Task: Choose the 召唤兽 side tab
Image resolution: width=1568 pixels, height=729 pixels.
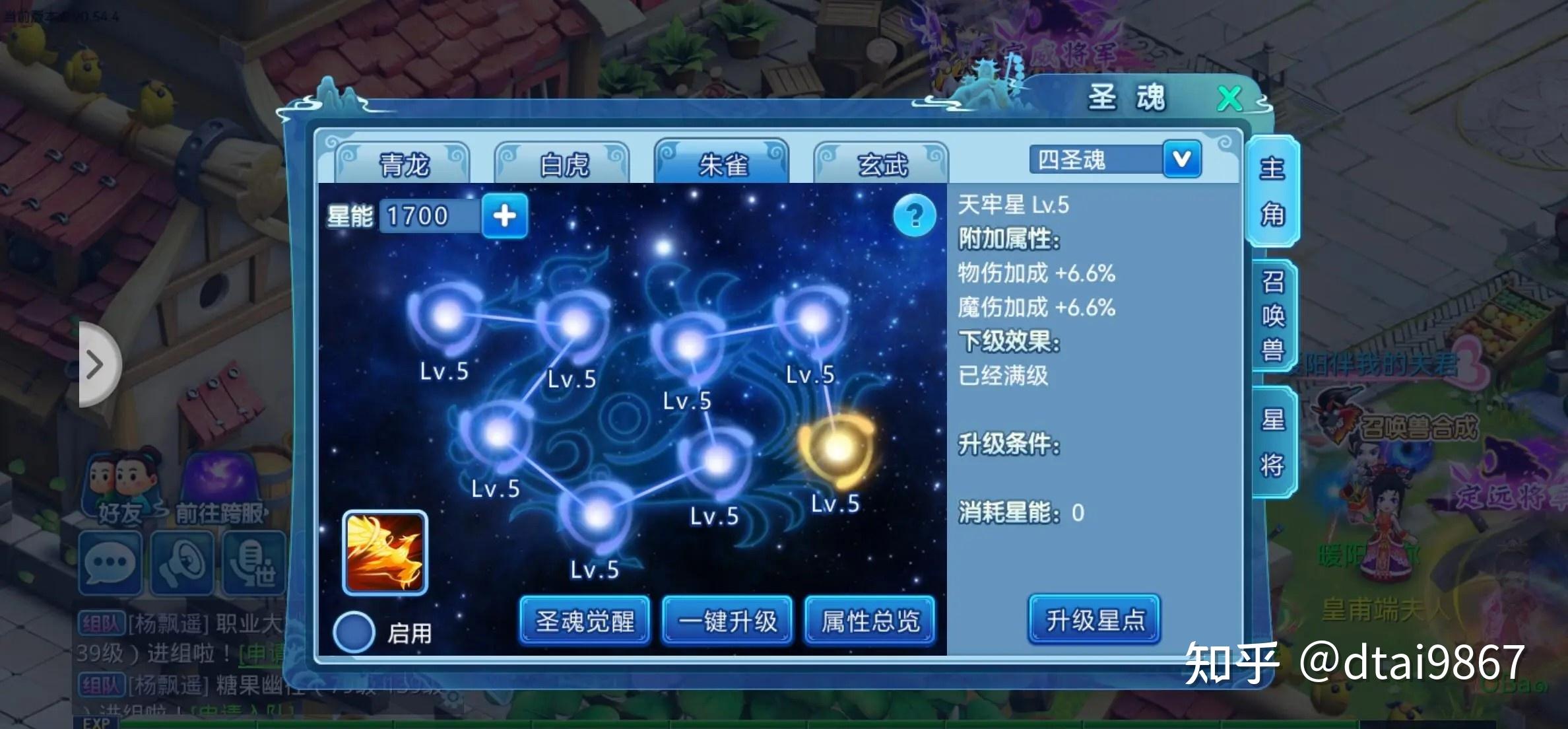Action: (1272, 316)
